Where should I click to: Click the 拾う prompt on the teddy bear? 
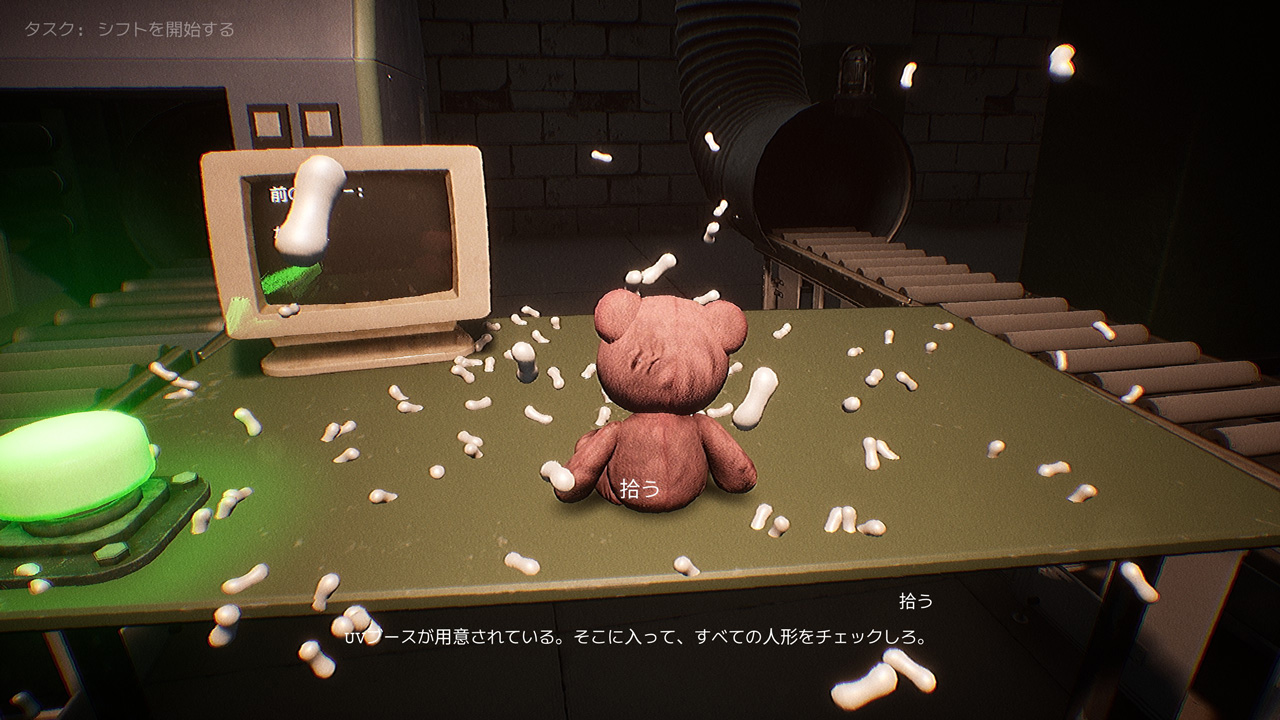click(641, 489)
